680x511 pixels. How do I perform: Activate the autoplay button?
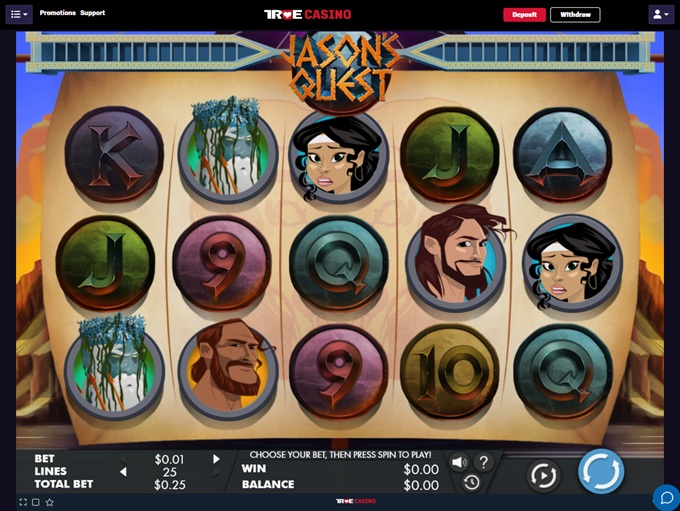(x=543, y=475)
